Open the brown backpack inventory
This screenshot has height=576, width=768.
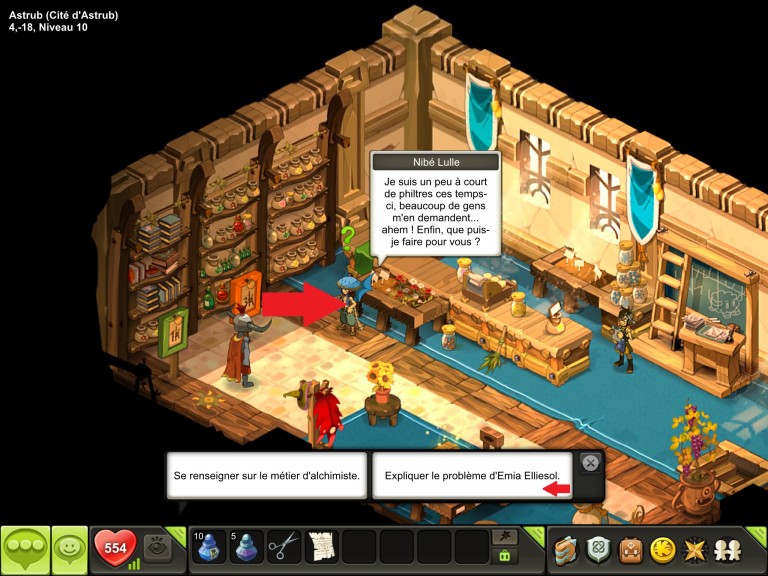(x=630, y=548)
